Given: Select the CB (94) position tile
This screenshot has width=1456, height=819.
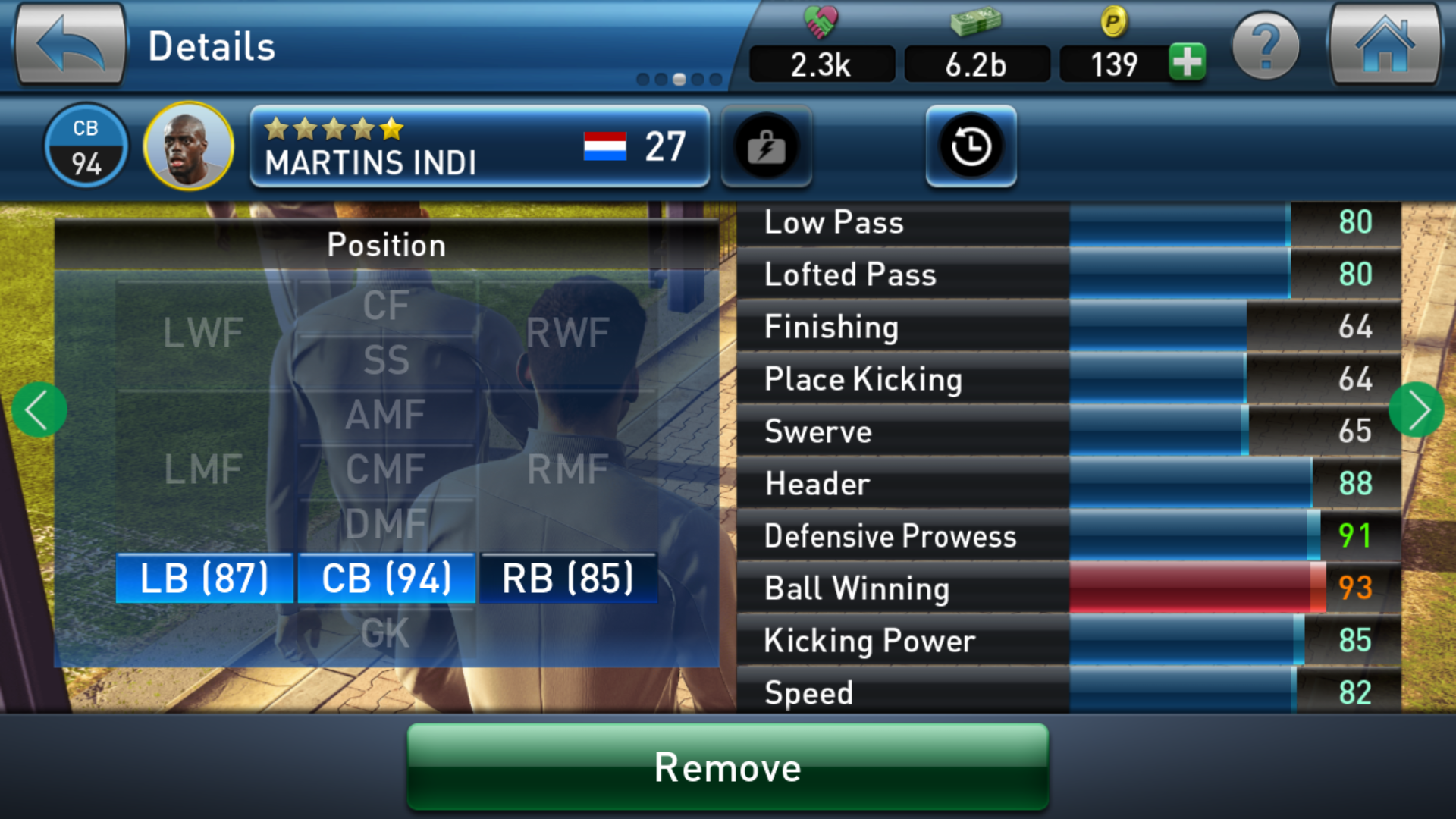Looking at the screenshot, I should [x=386, y=579].
